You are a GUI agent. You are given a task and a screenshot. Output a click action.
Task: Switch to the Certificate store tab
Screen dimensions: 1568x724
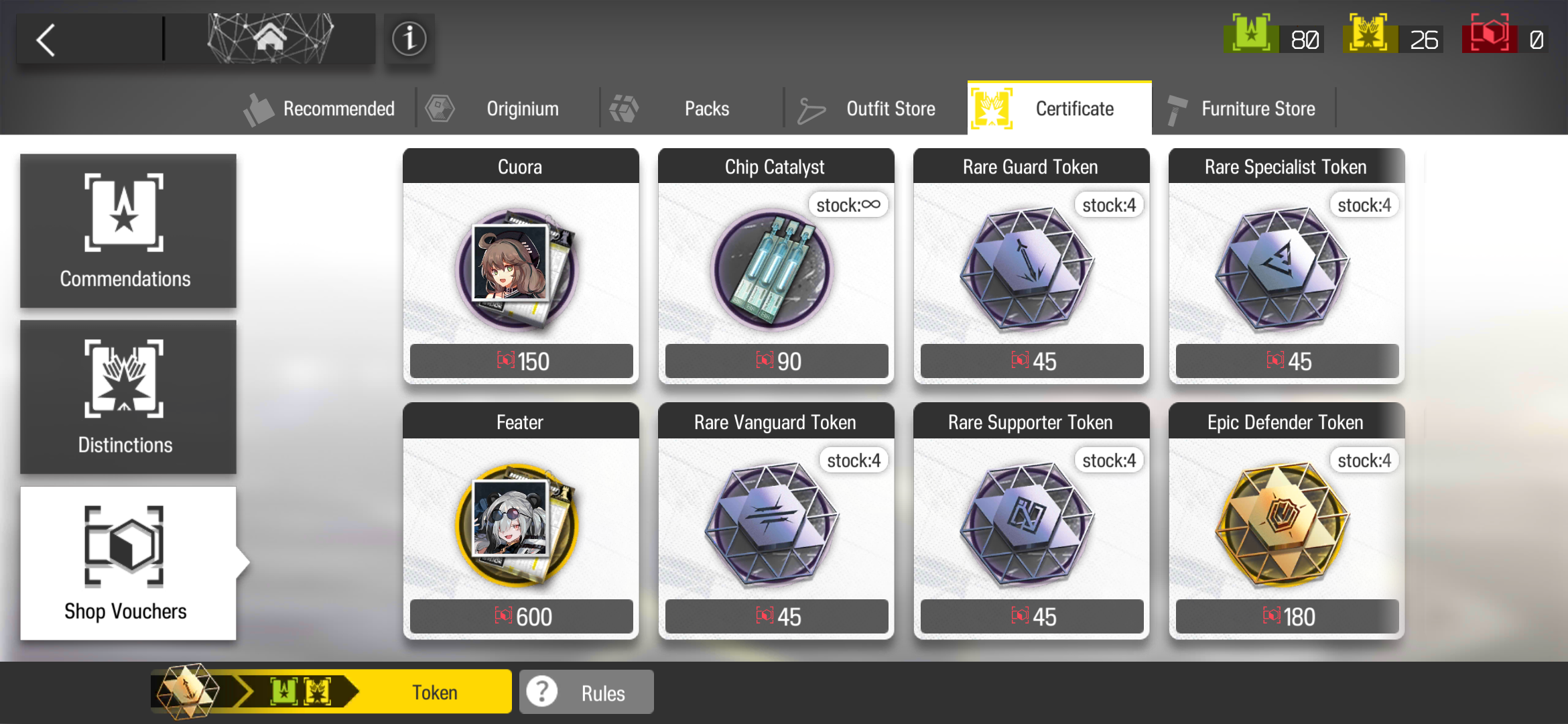[x=1059, y=108]
